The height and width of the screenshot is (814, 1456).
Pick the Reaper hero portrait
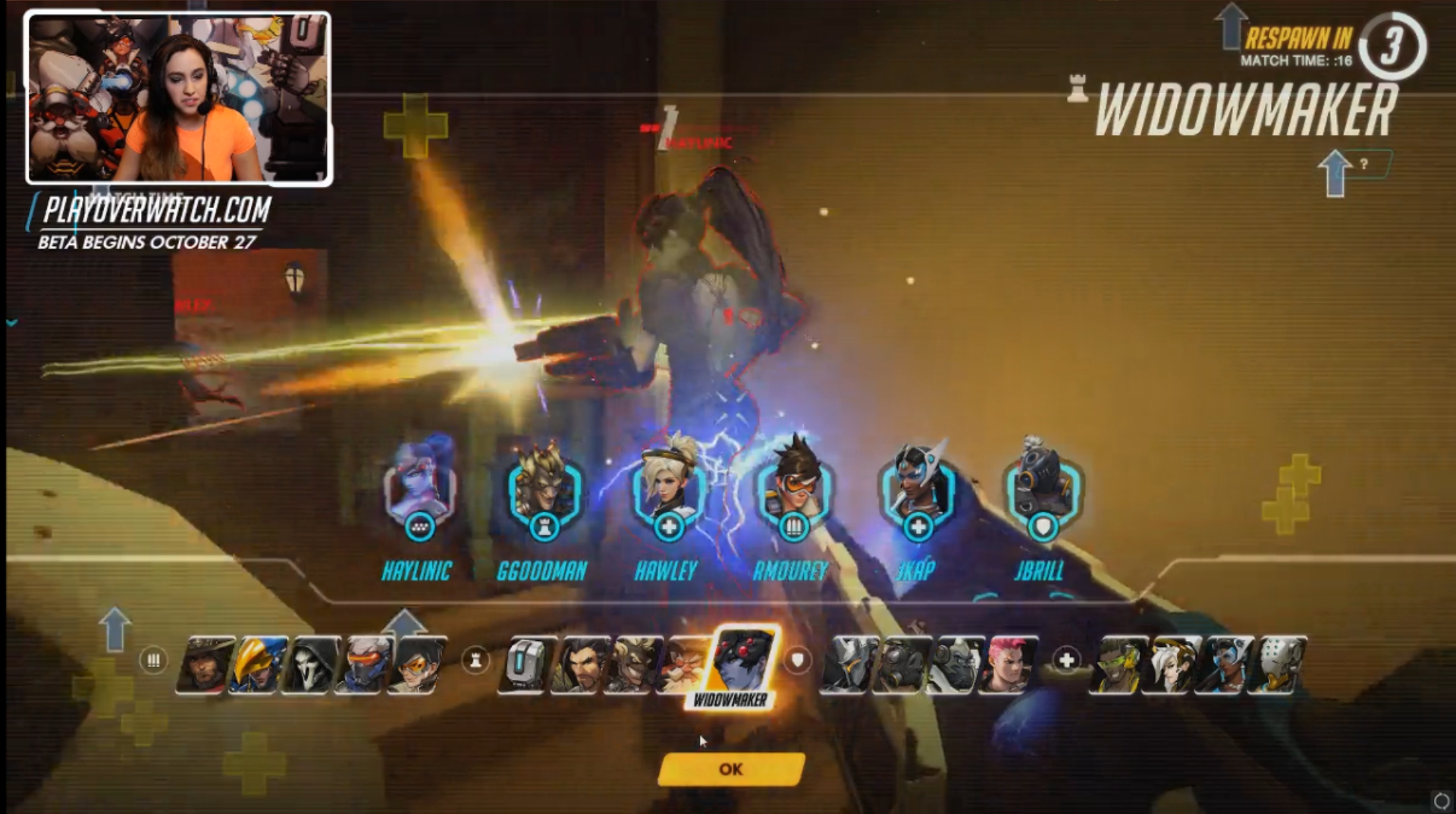pos(310,665)
